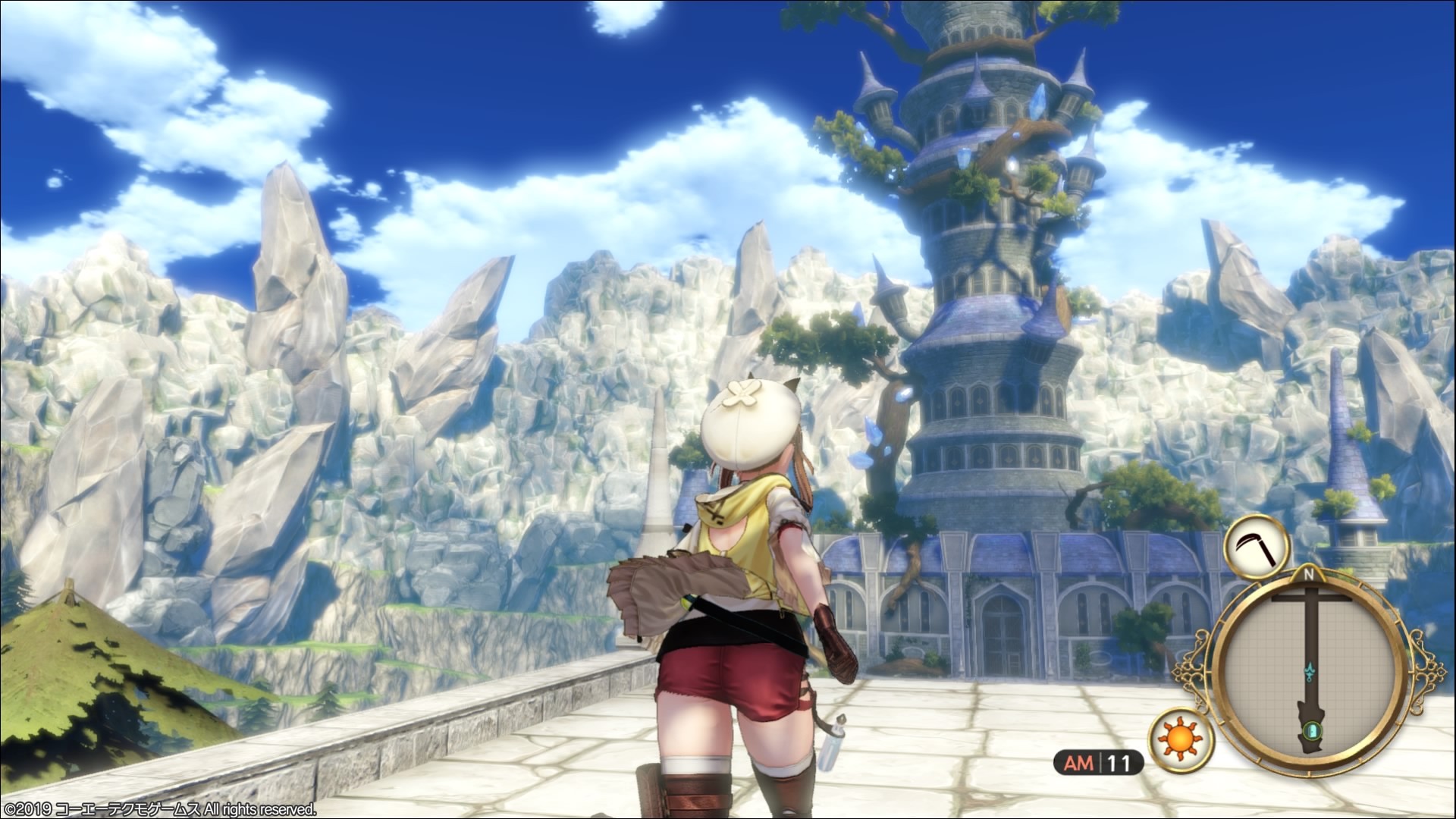The height and width of the screenshot is (819, 1456).
Task: Expand the time-of-day display panel
Action: pyautogui.click(x=1097, y=761)
